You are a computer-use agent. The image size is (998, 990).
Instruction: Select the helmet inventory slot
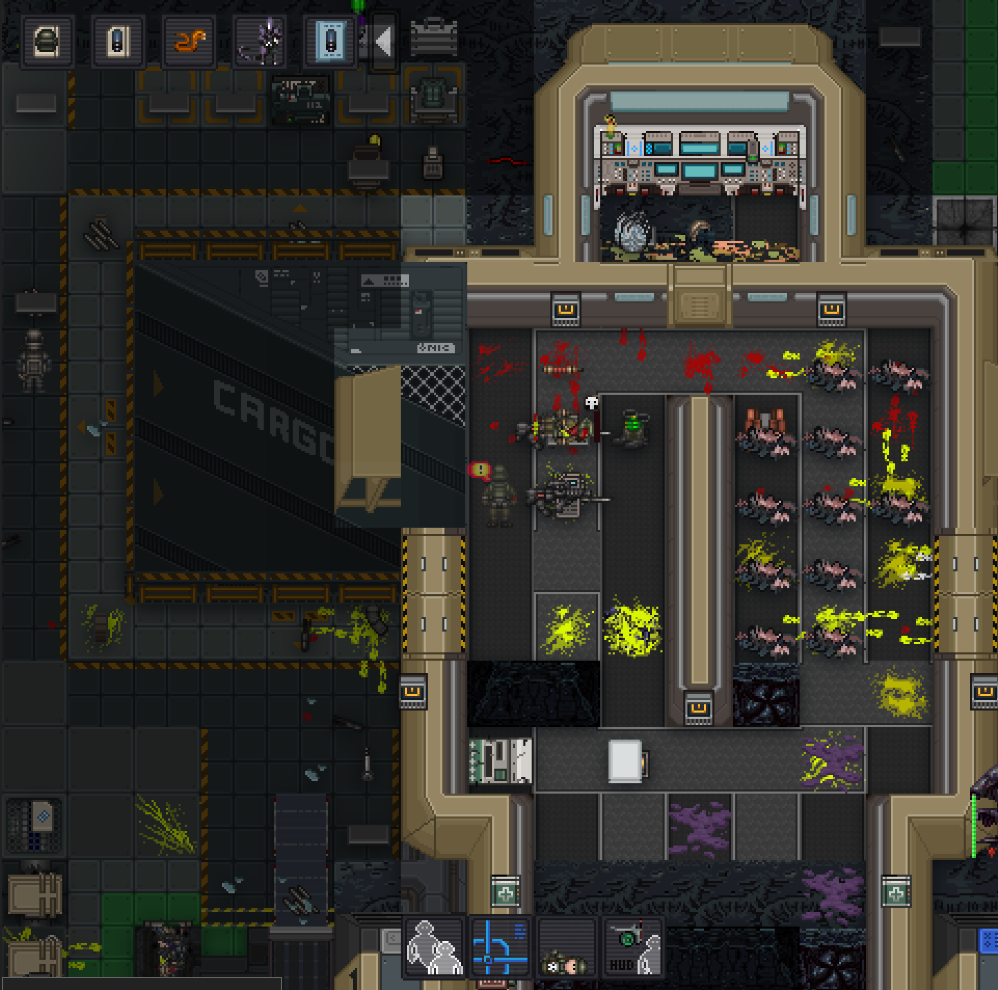tap(47, 41)
